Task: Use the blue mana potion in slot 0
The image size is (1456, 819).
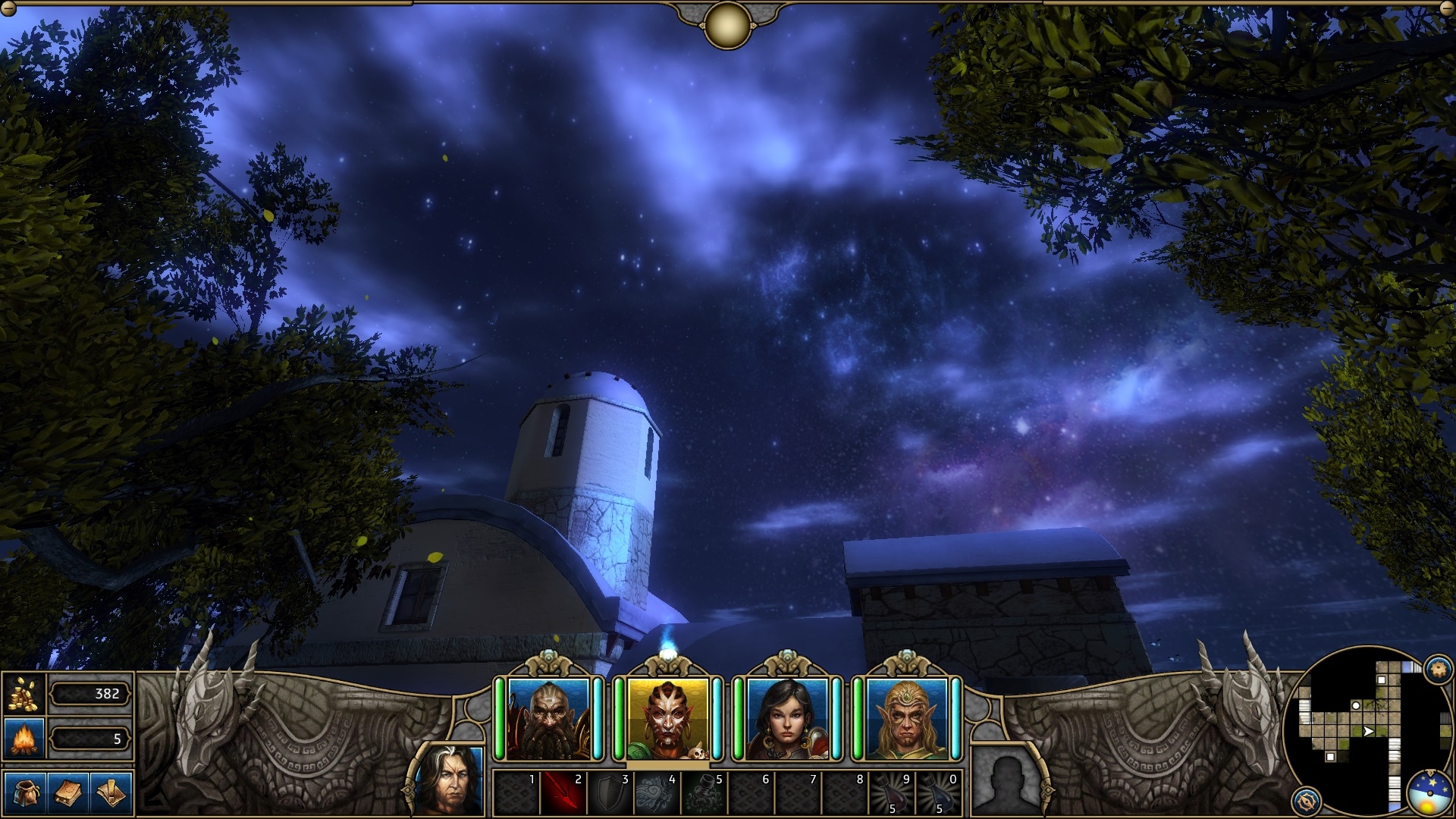Action: (939, 793)
